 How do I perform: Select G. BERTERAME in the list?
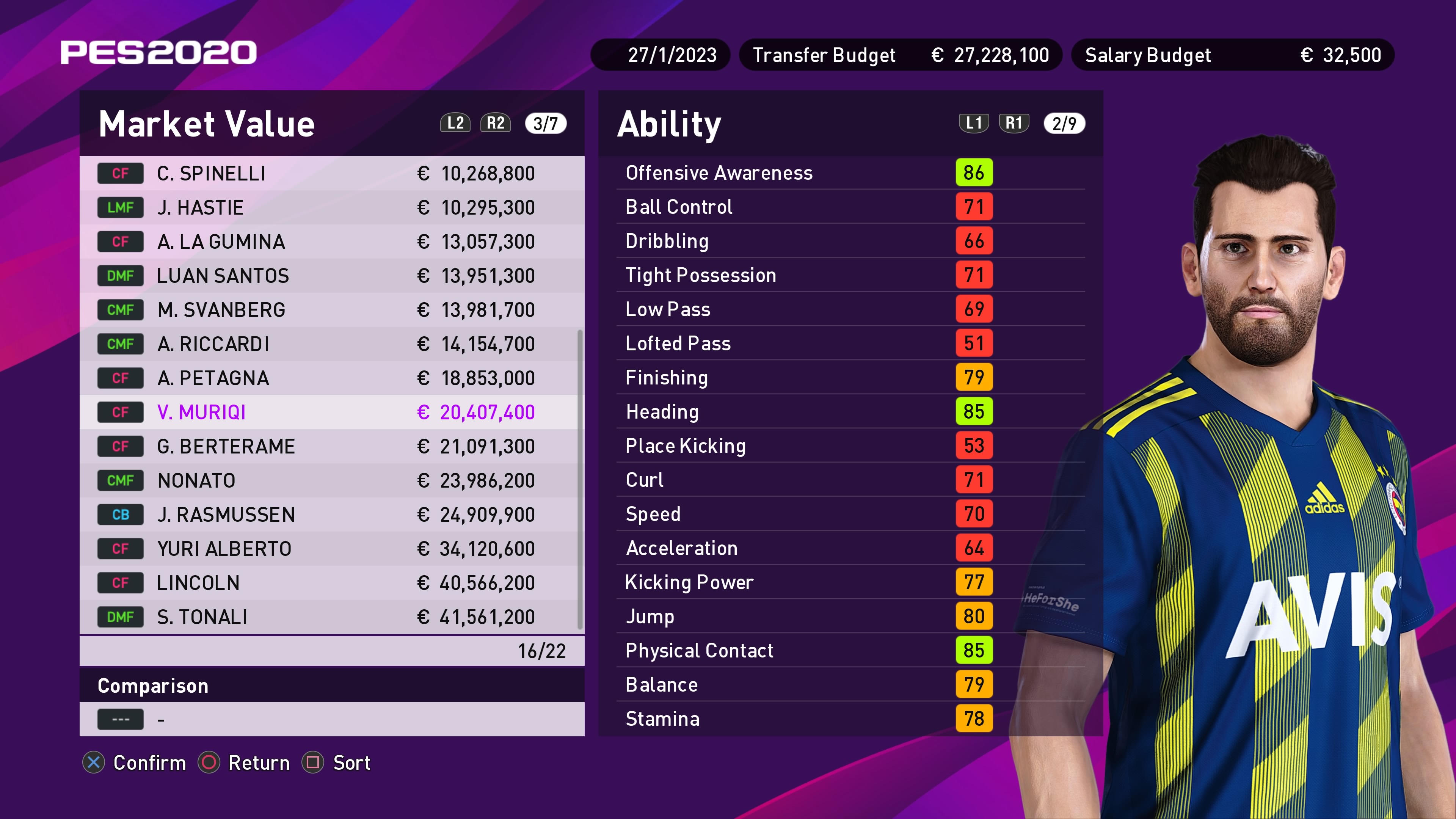(x=331, y=447)
